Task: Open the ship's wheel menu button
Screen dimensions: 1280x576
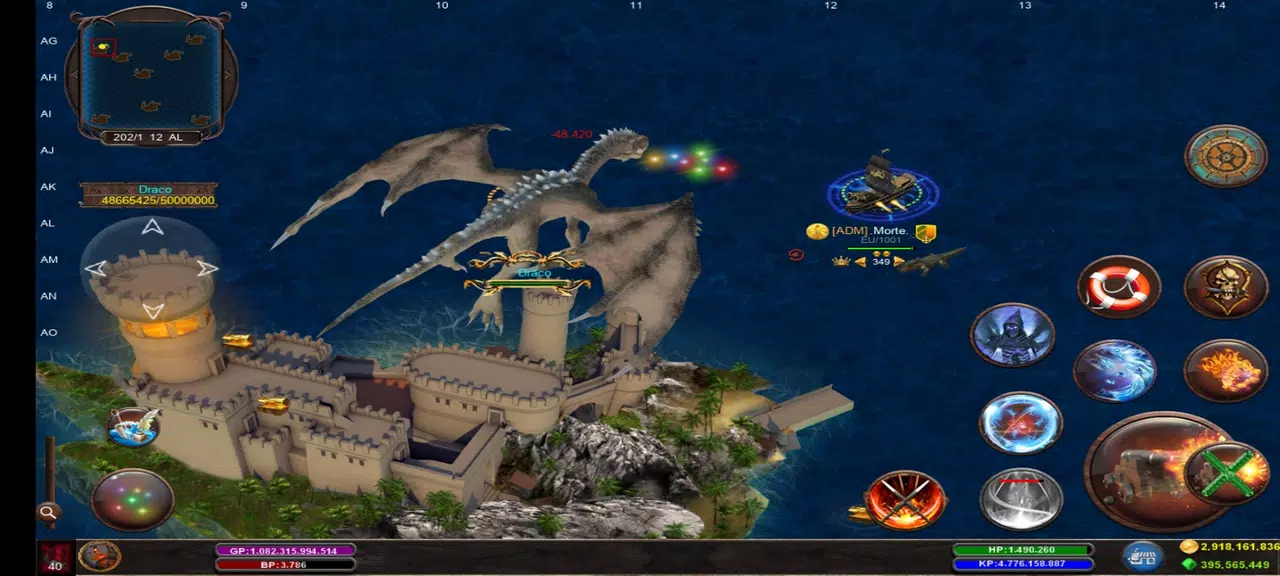Action: (1226, 157)
